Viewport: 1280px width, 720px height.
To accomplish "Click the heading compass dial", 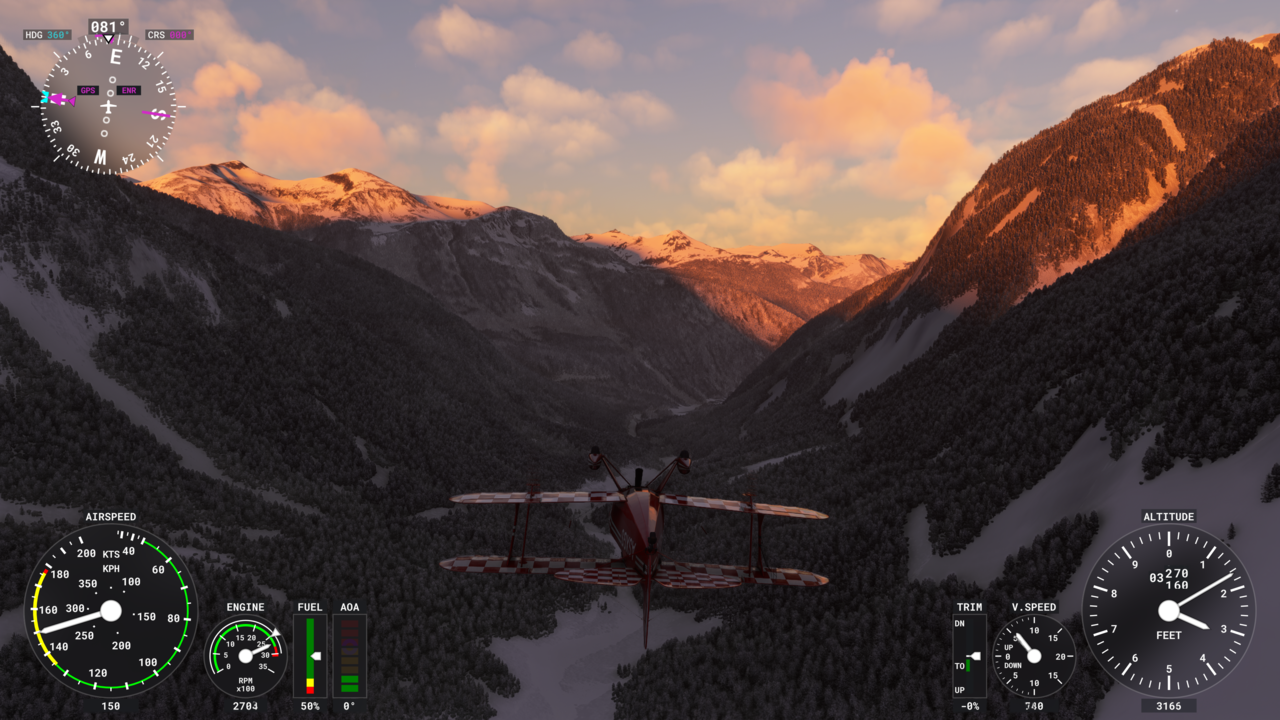I will click(107, 105).
